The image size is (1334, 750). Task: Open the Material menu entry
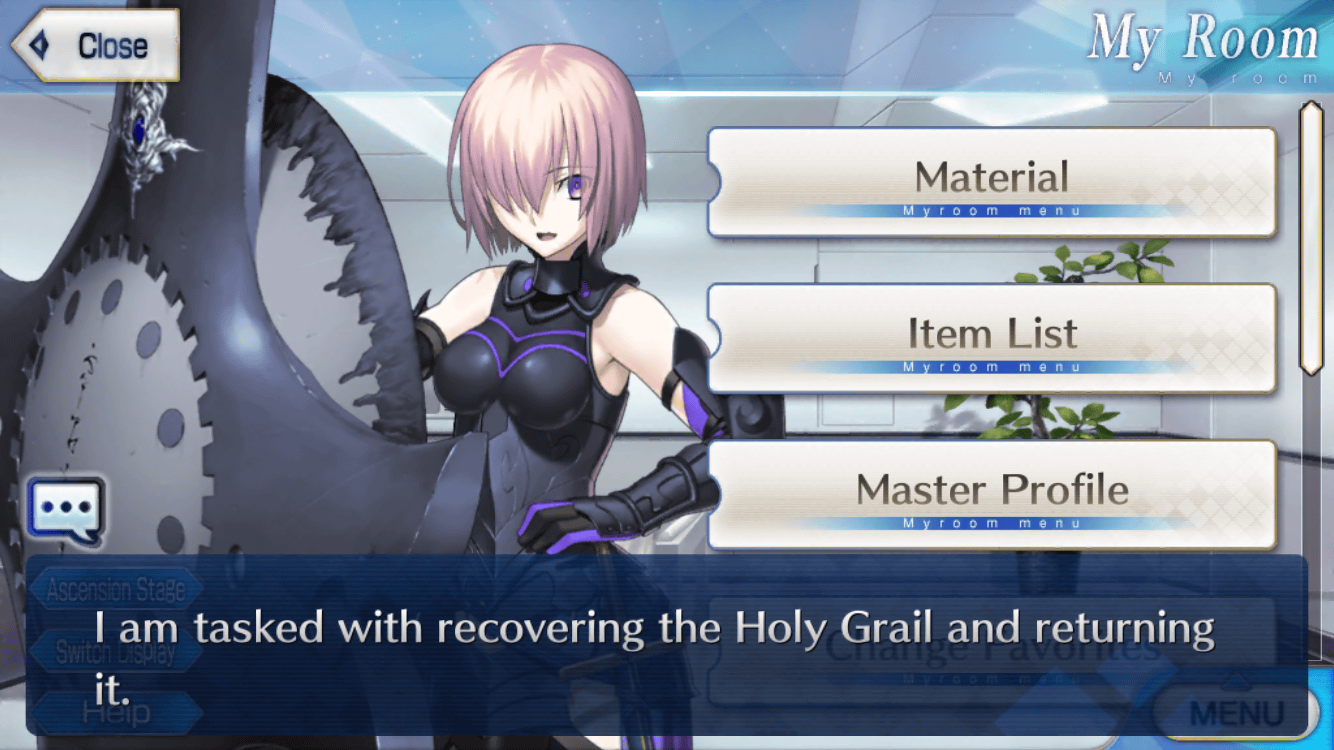[x=991, y=182]
